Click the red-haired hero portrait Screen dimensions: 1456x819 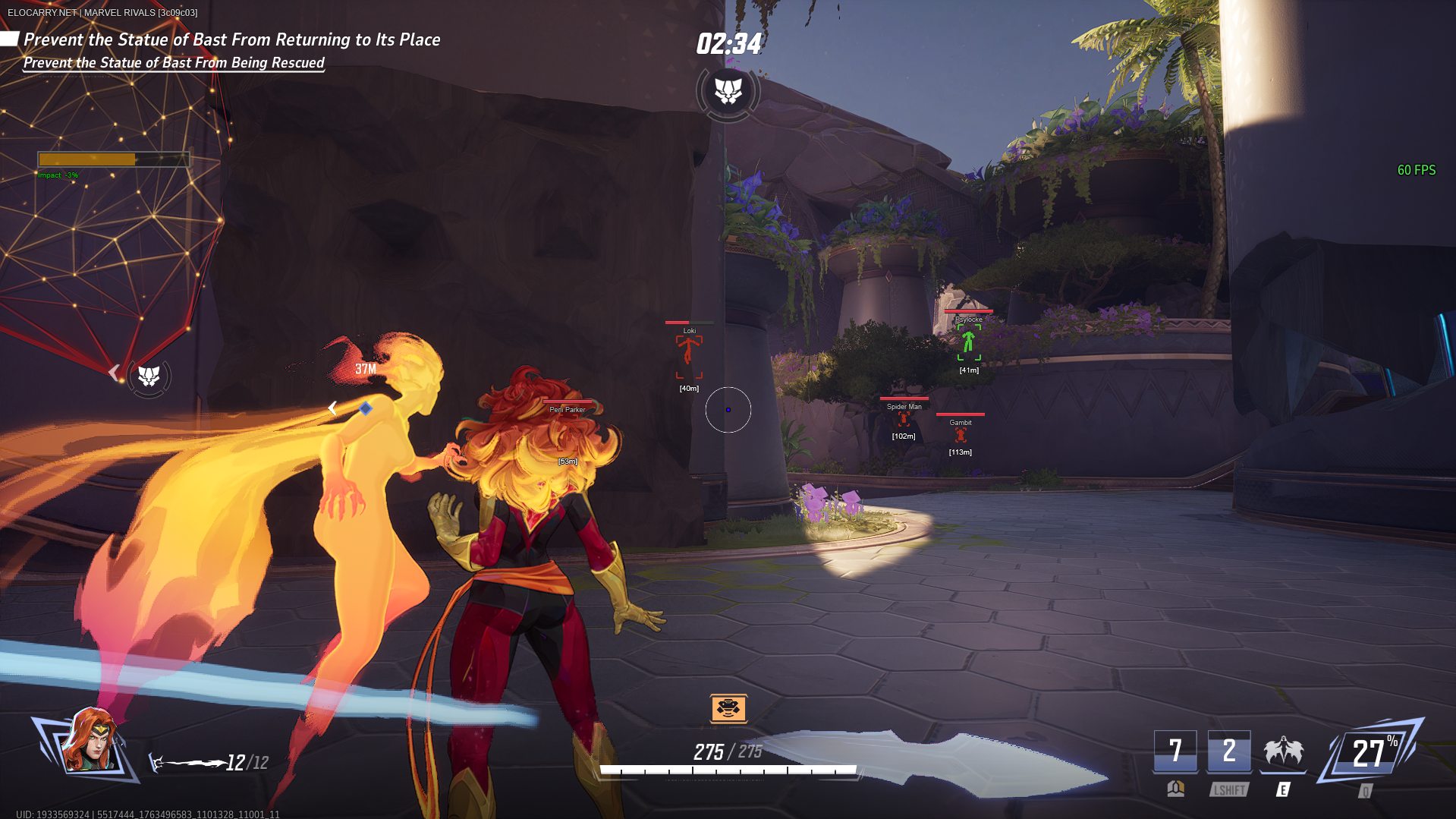[x=91, y=742]
